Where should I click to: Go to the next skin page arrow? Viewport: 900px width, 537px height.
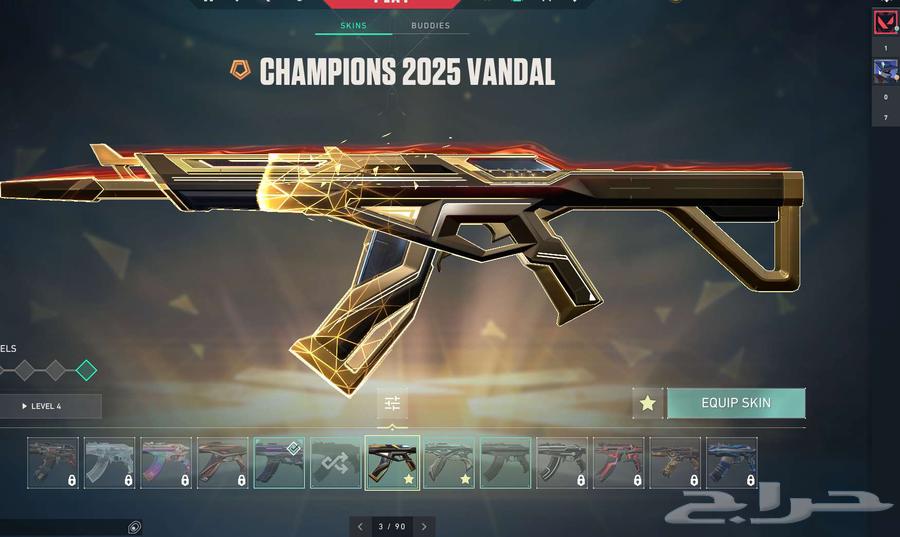pos(424,526)
